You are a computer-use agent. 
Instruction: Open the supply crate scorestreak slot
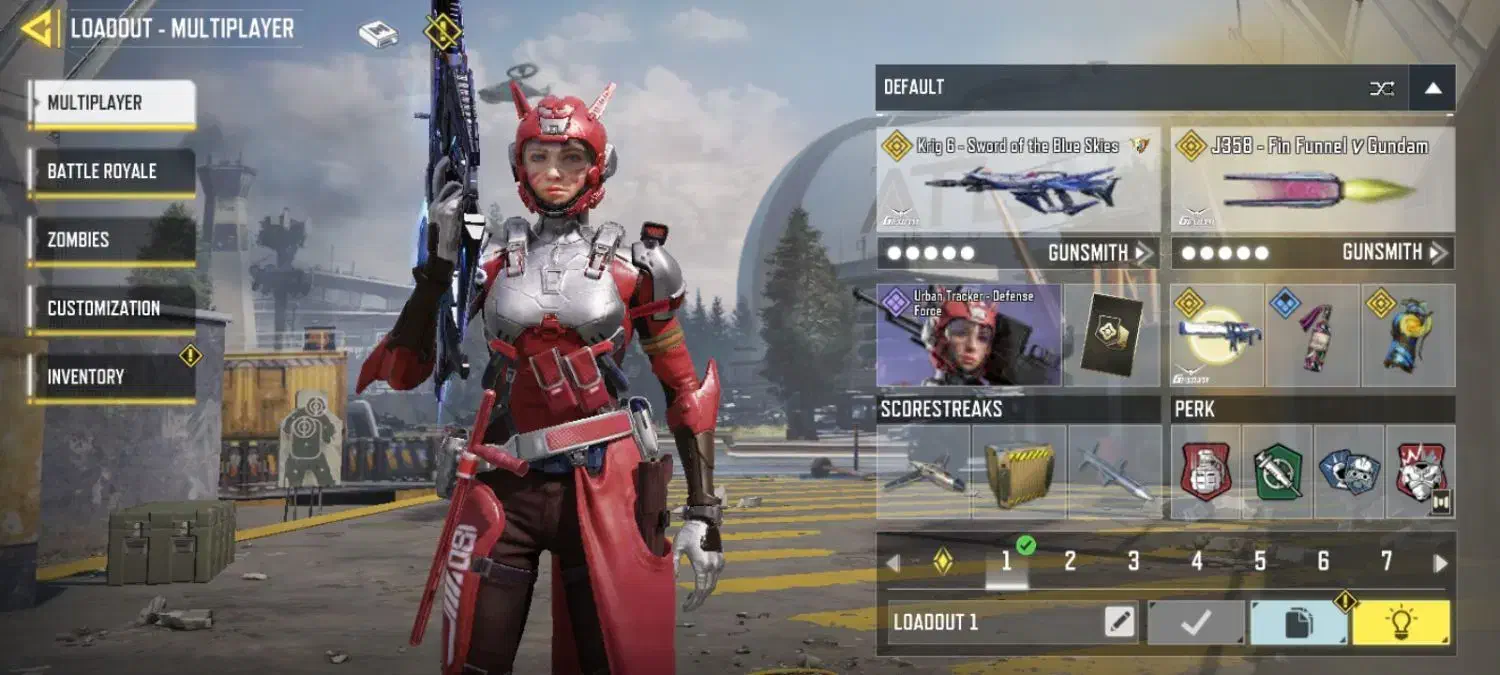(x=1018, y=471)
